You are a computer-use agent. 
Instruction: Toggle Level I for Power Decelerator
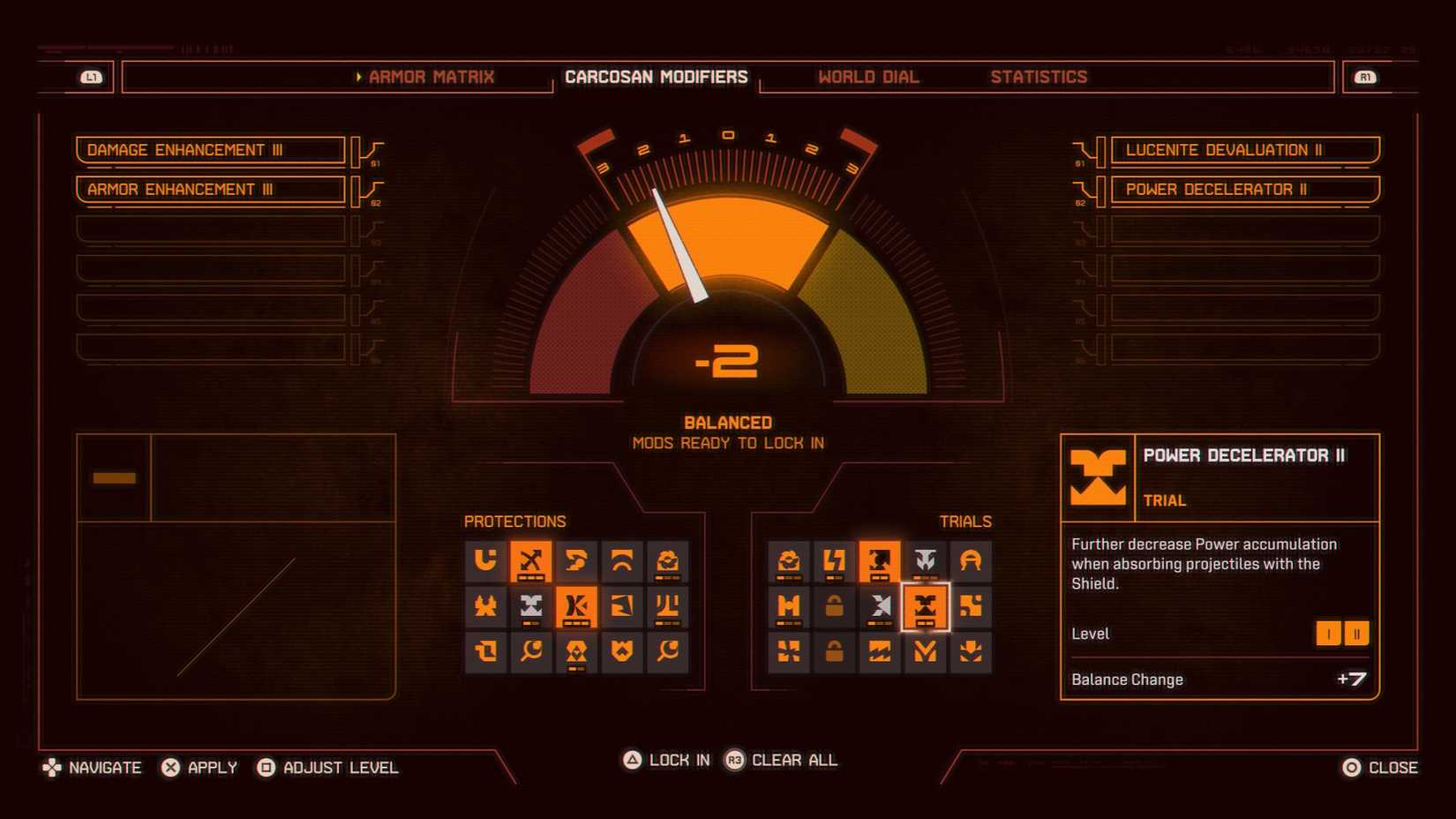tap(1329, 633)
